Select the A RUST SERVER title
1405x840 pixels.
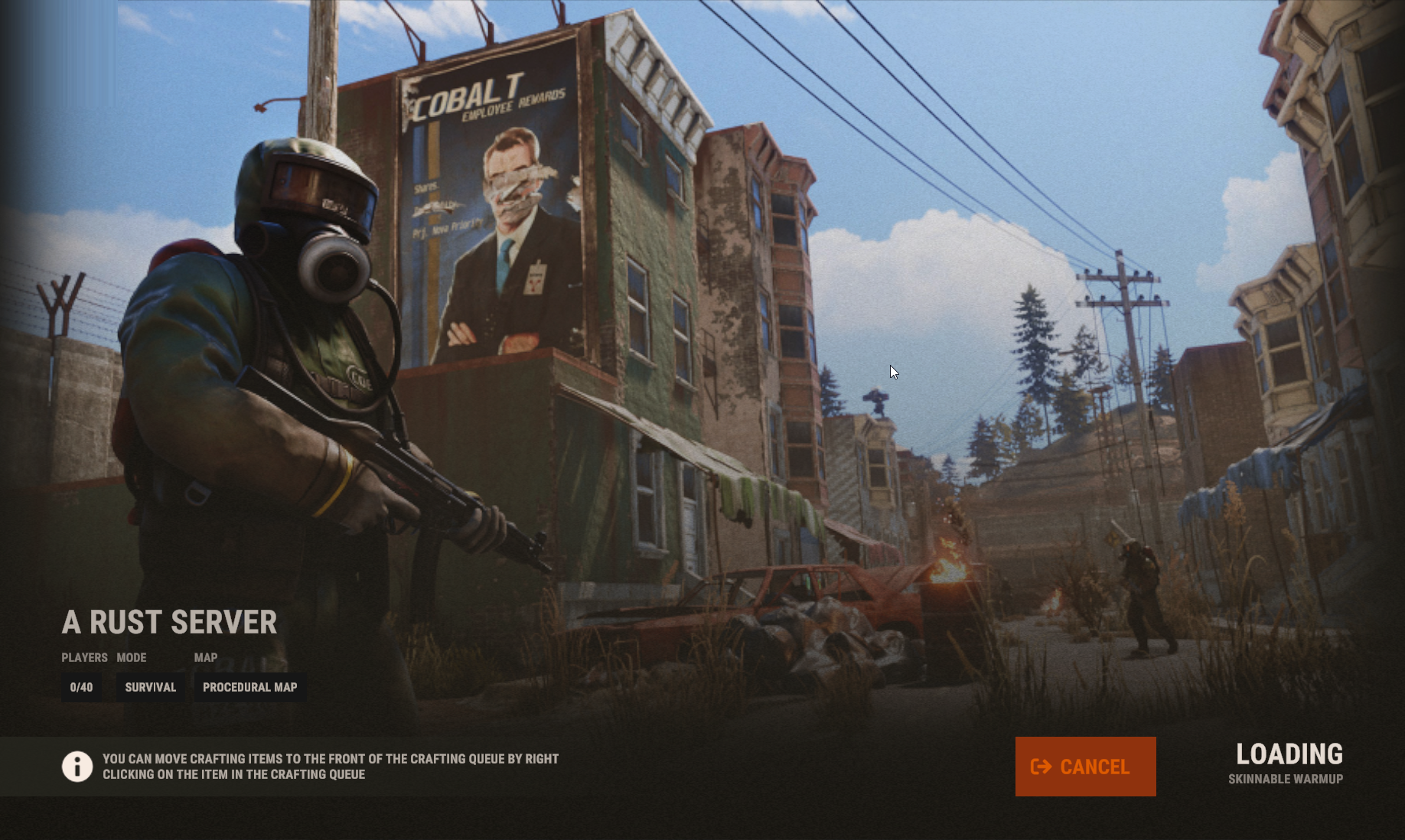point(169,622)
